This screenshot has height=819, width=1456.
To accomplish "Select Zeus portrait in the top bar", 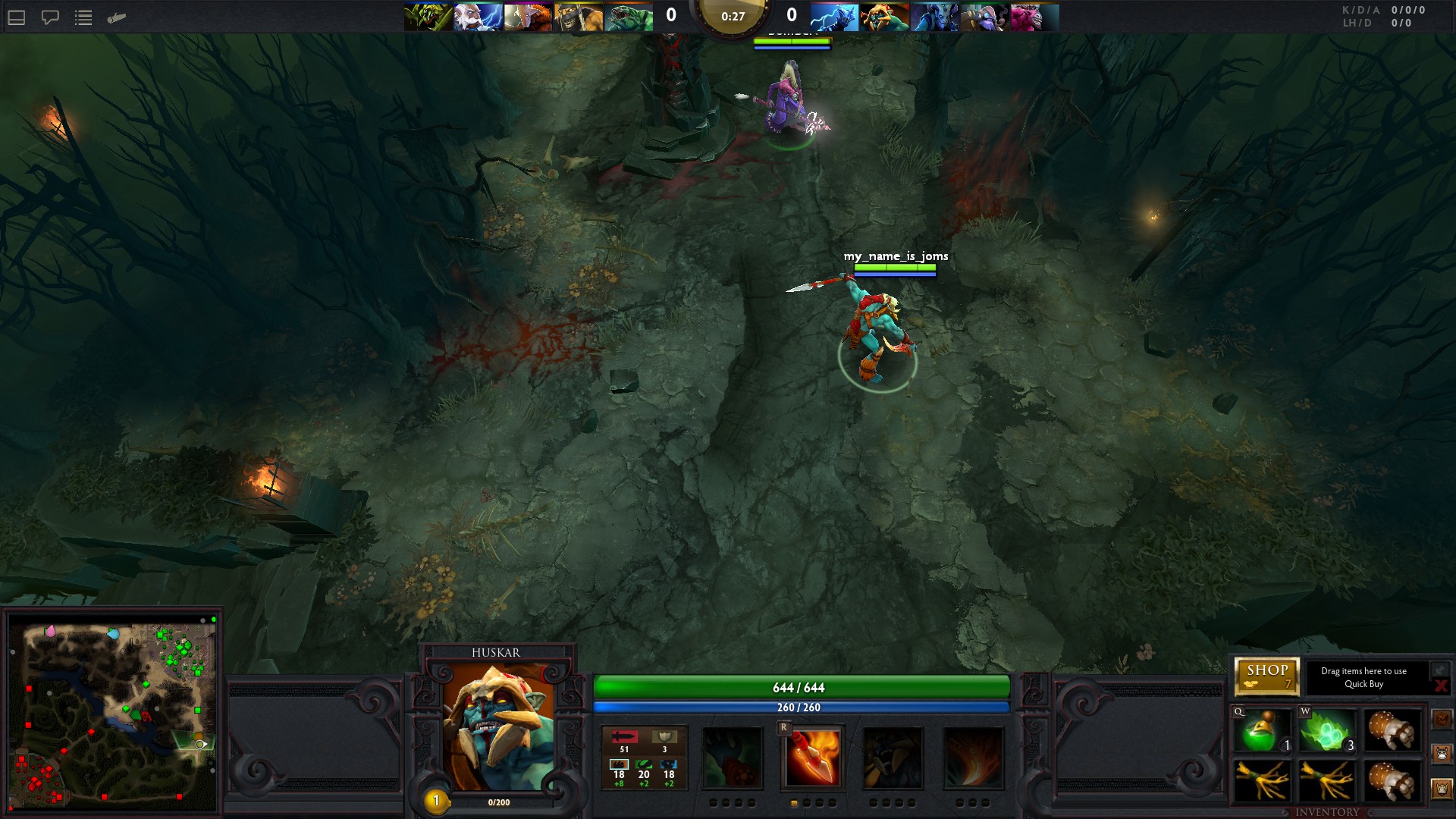I will click(478, 17).
